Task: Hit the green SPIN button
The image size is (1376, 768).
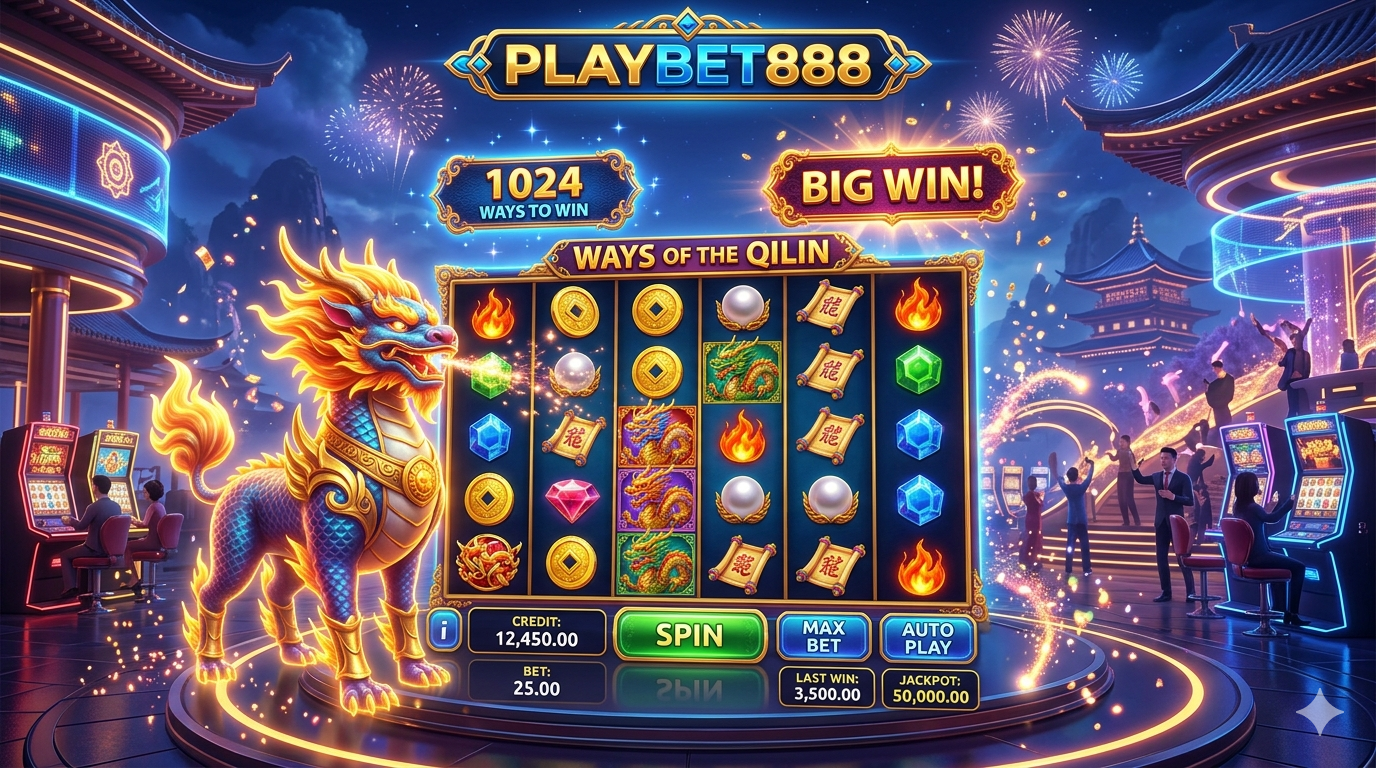Action: [x=689, y=635]
